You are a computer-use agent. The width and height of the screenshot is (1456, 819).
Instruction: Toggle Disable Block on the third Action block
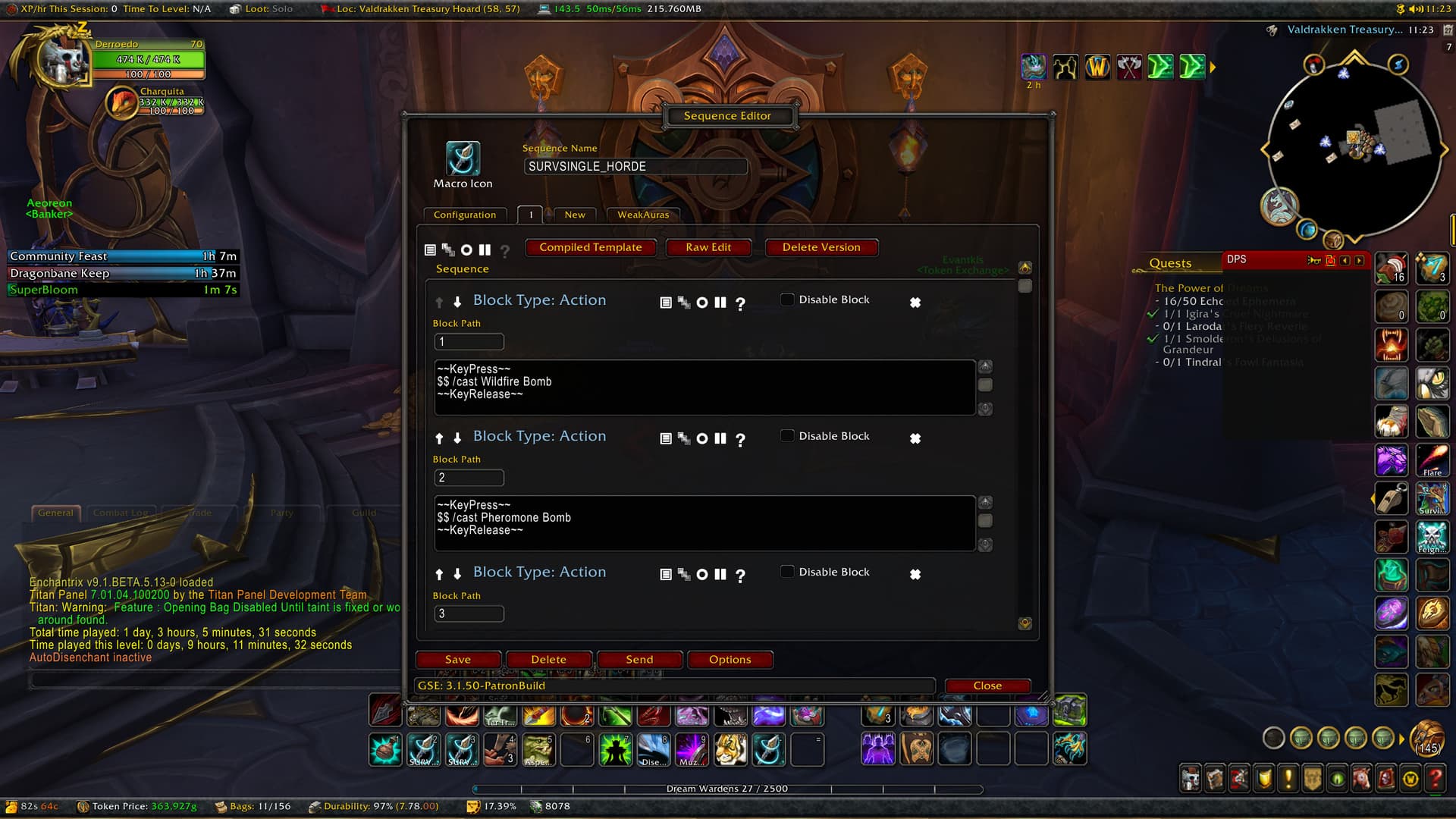tap(788, 572)
